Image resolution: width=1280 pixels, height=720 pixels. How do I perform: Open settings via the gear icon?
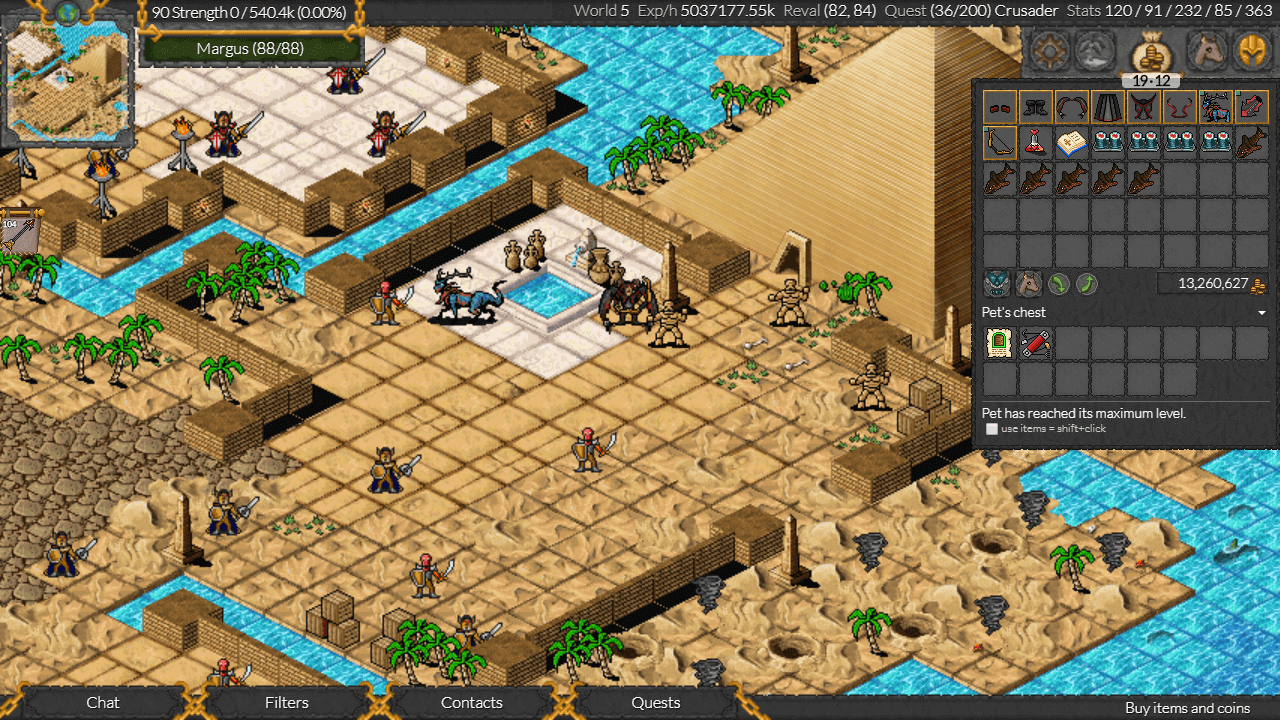(1048, 51)
